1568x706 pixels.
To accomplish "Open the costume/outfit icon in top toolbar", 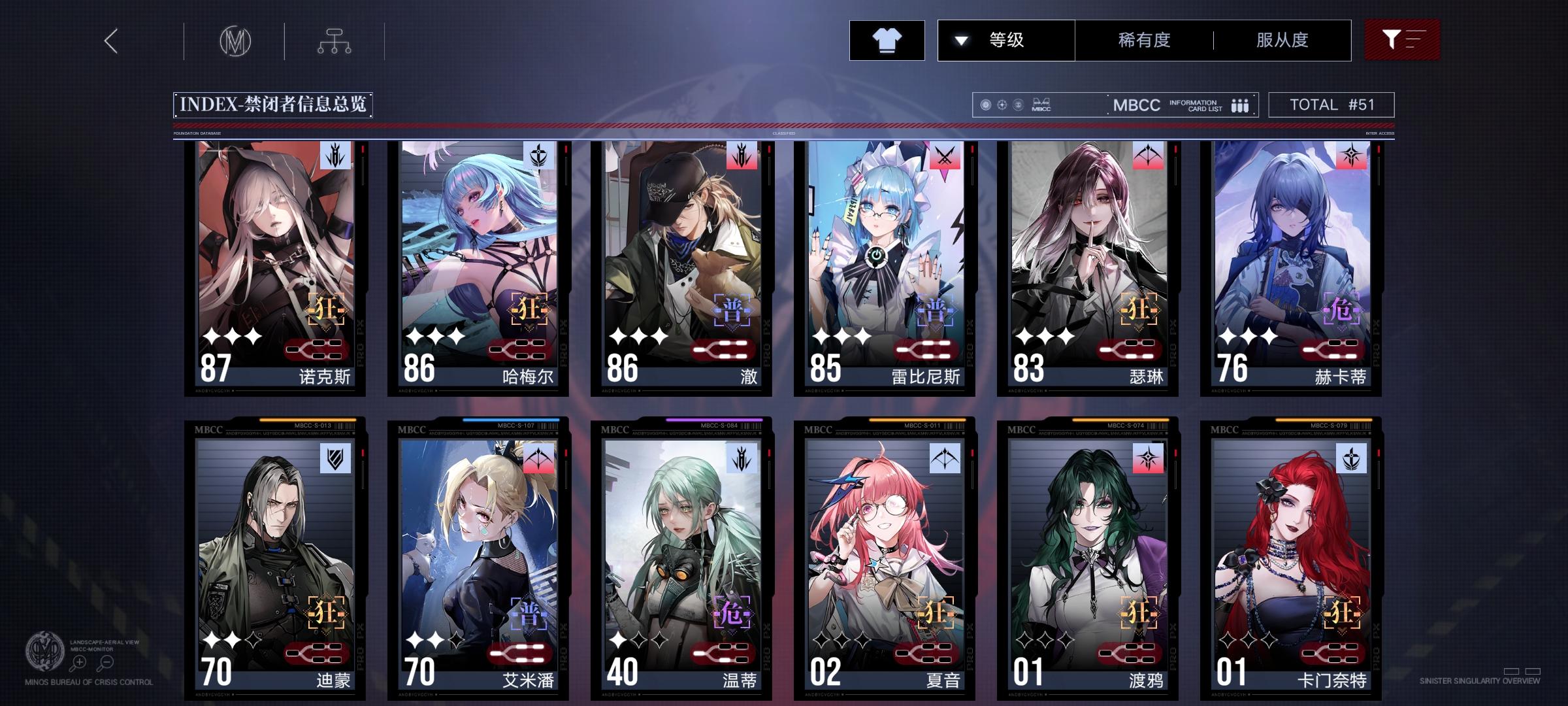I will [887, 40].
